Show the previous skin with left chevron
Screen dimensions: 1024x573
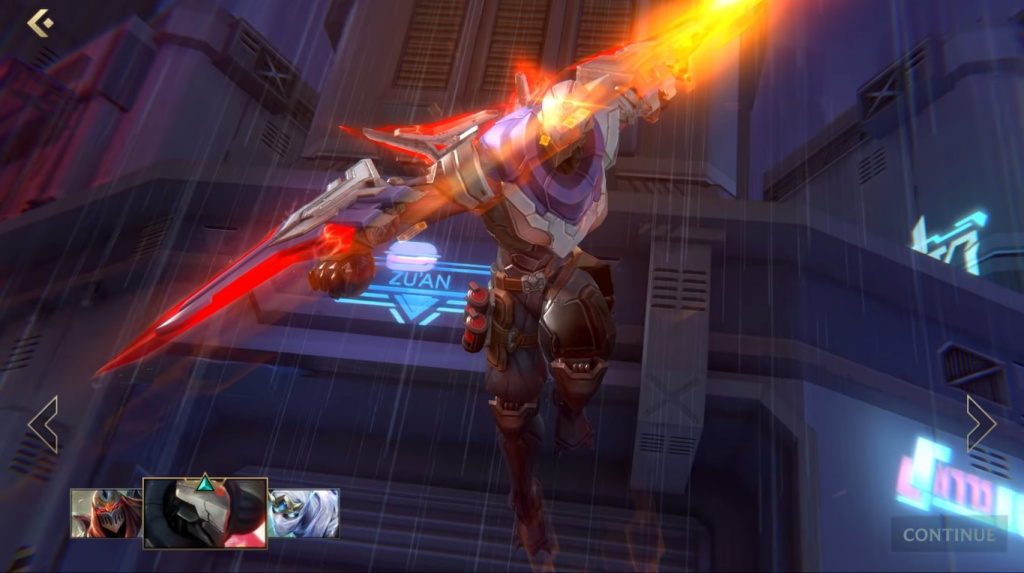tap(44, 424)
